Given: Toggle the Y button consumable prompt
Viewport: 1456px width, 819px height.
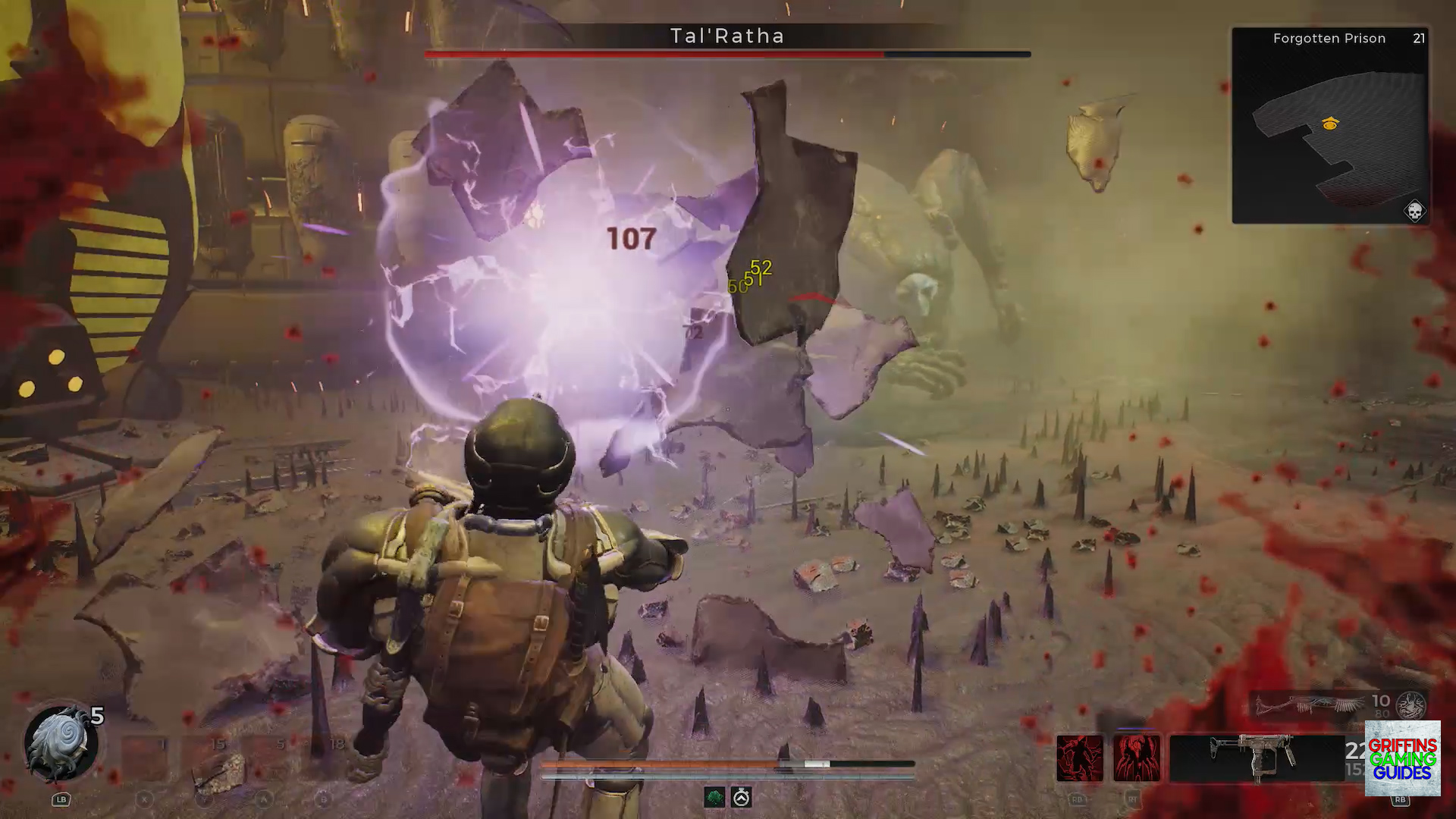Looking at the screenshot, I should pos(202,800).
